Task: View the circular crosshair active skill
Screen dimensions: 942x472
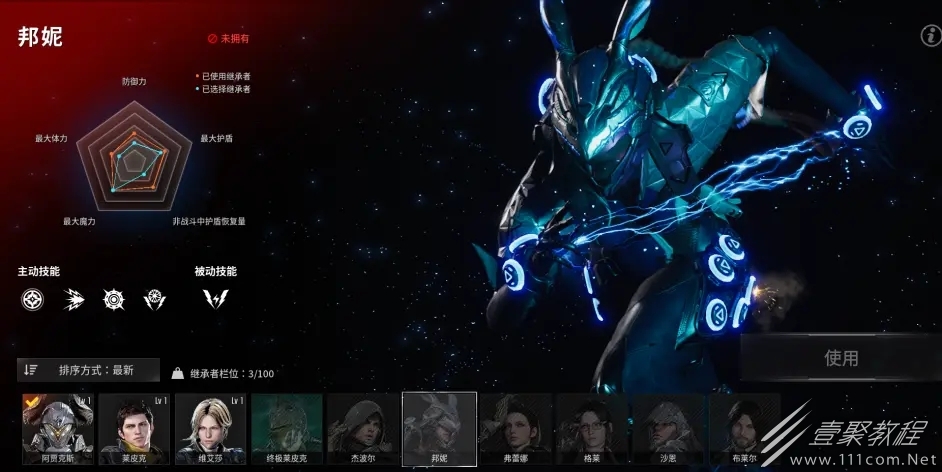Action: (32, 298)
